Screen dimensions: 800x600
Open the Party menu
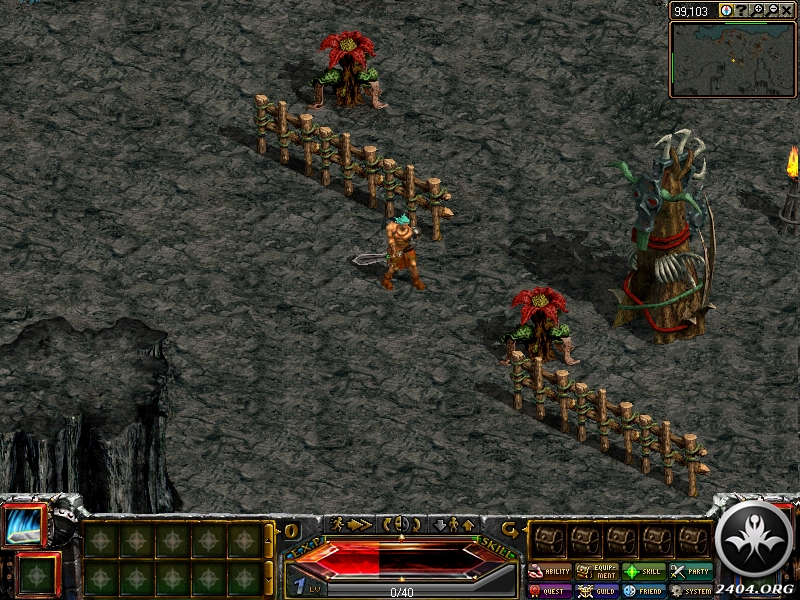coord(692,572)
